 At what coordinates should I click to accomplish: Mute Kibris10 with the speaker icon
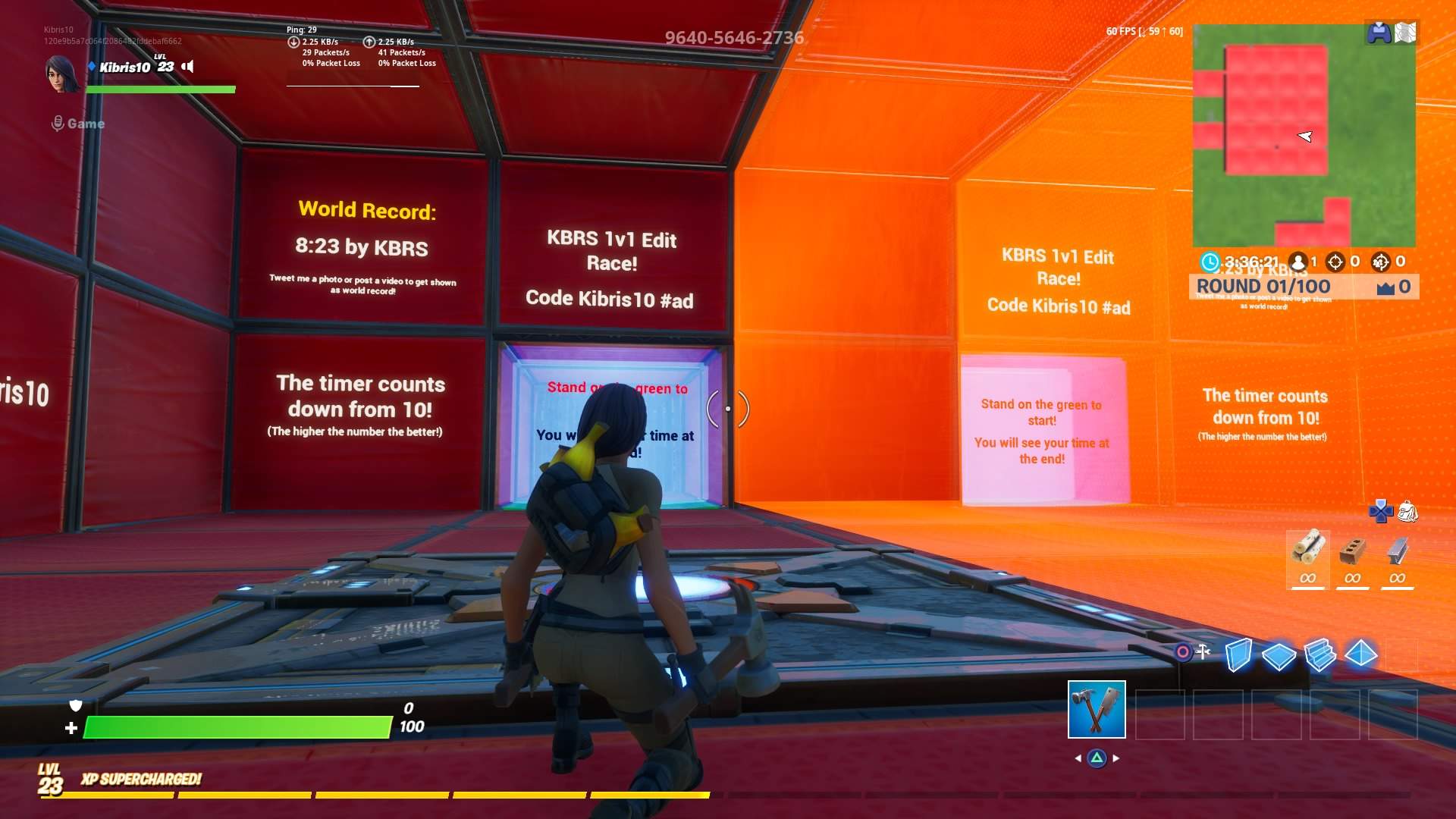[x=187, y=67]
